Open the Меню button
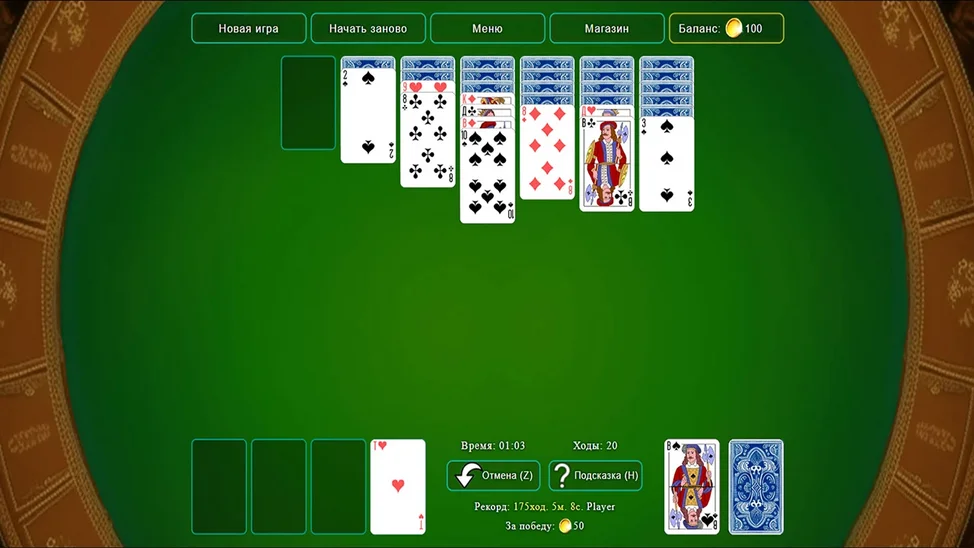Screen dimensions: 974x548 487,28
